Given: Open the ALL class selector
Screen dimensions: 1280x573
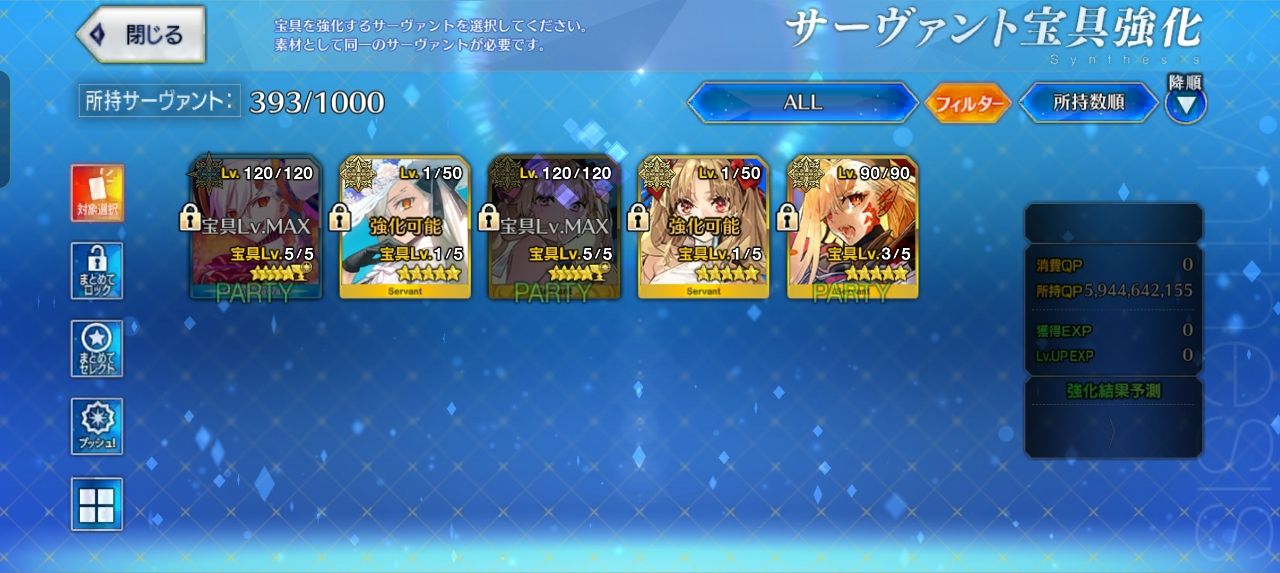Looking at the screenshot, I should [802, 102].
